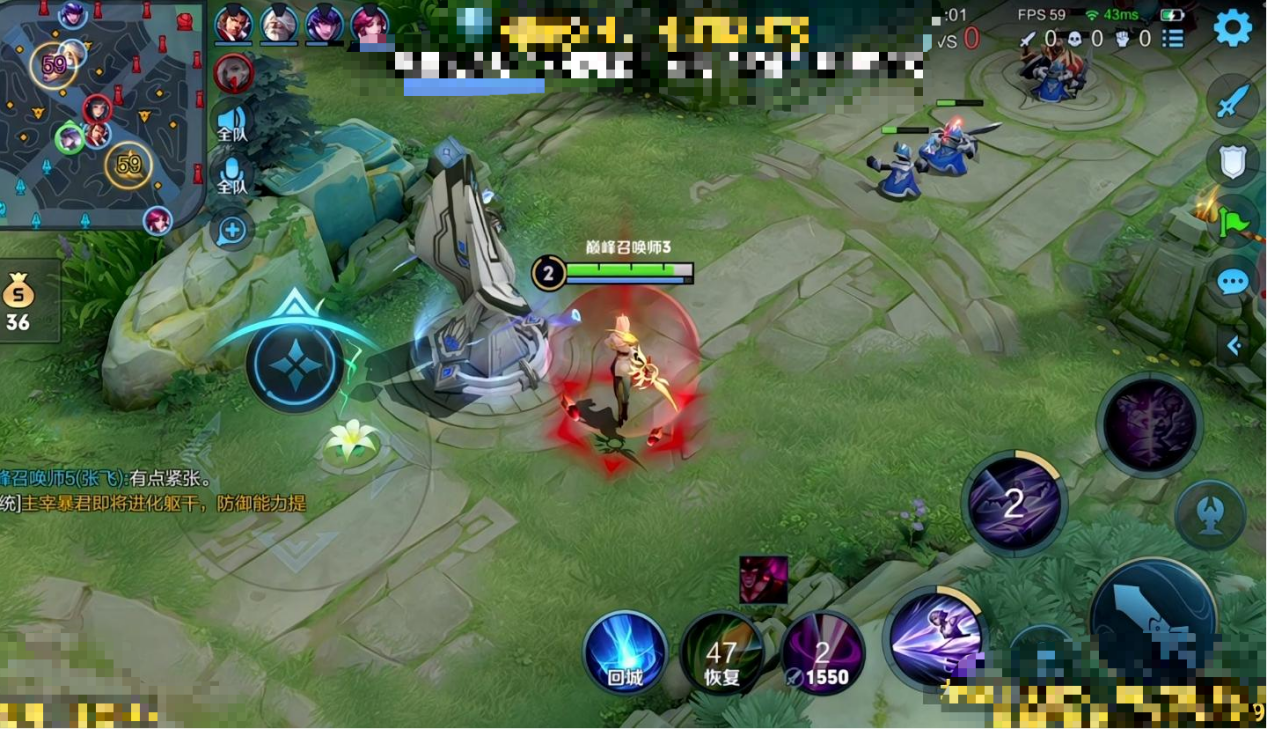
Task: Send the green flag gather signal
Action: 1234,221
